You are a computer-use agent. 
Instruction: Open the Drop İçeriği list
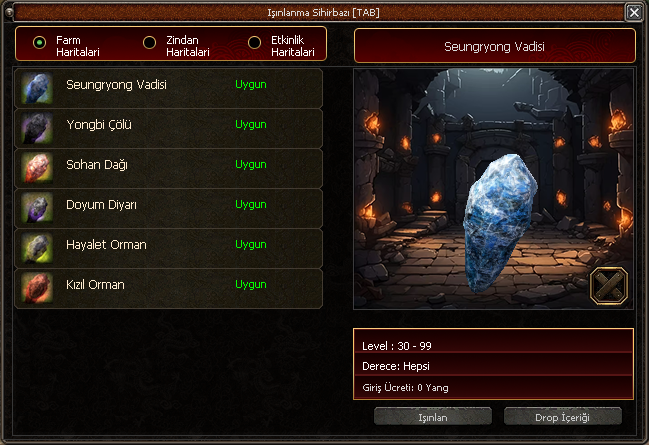click(x=563, y=416)
